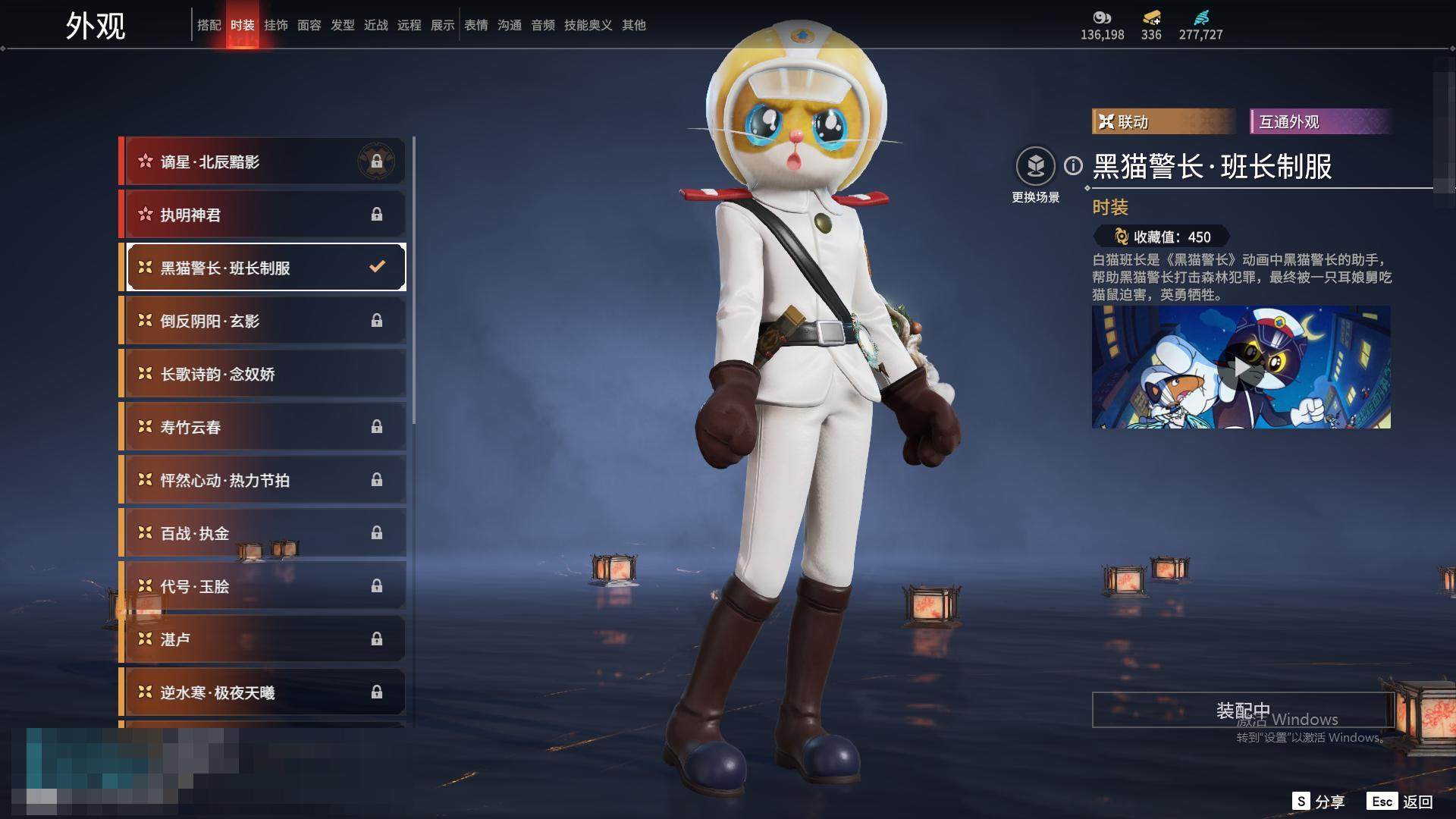Open the 近战 melee tab
Image resolution: width=1456 pixels, height=819 pixels.
[x=375, y=25]
